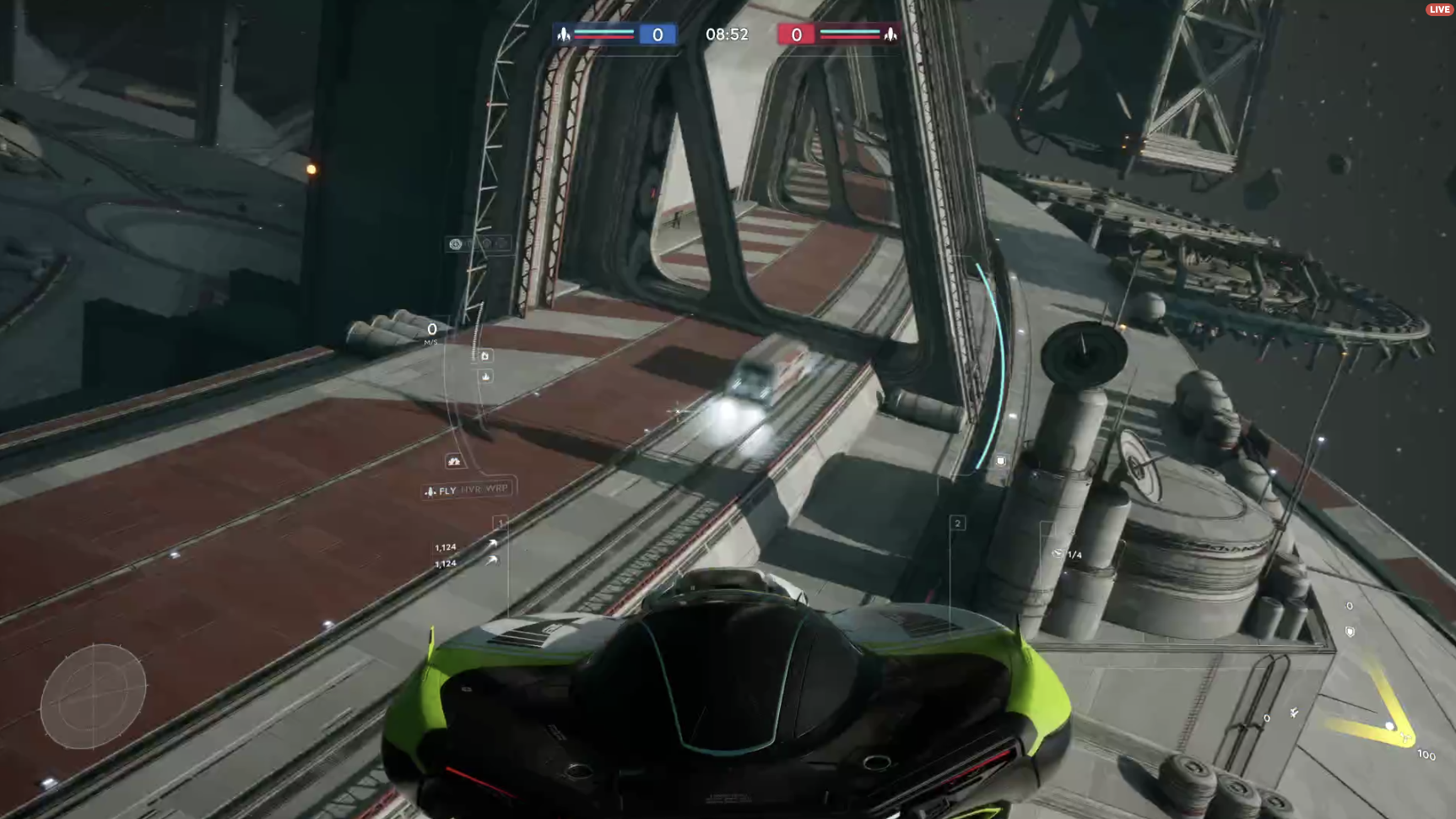Click the FLY flight mode indicator
The width and height of the screenshot is (1456, 819).
441,491
